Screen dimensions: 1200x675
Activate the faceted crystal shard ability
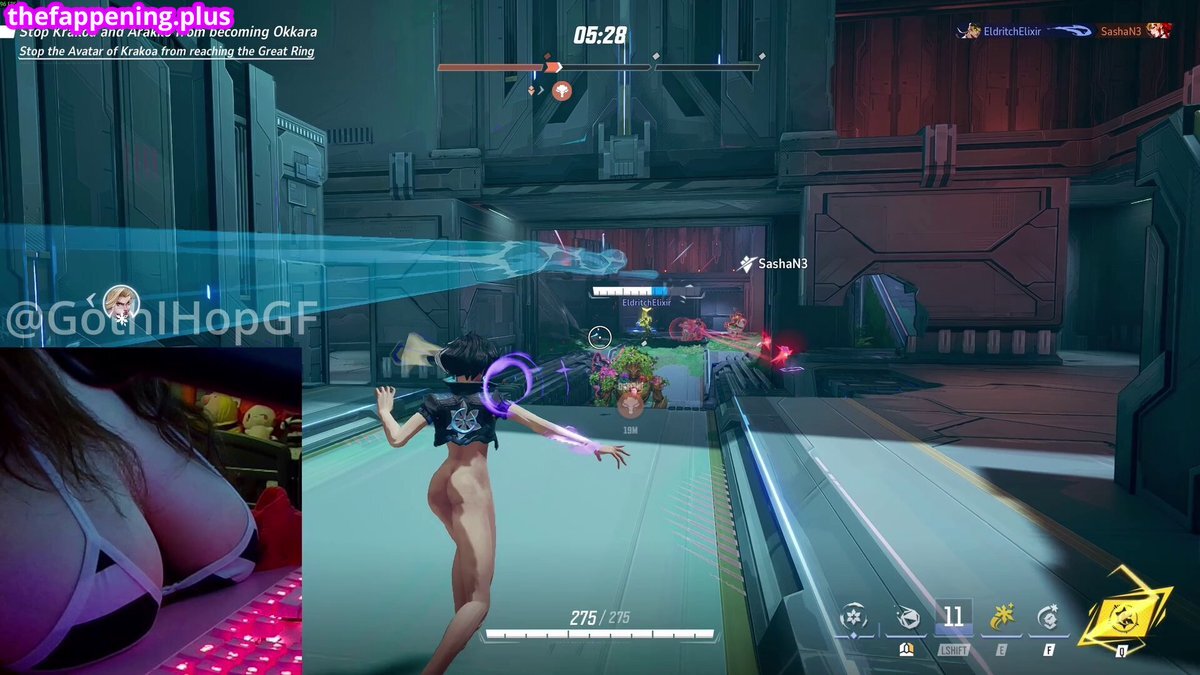905,618
